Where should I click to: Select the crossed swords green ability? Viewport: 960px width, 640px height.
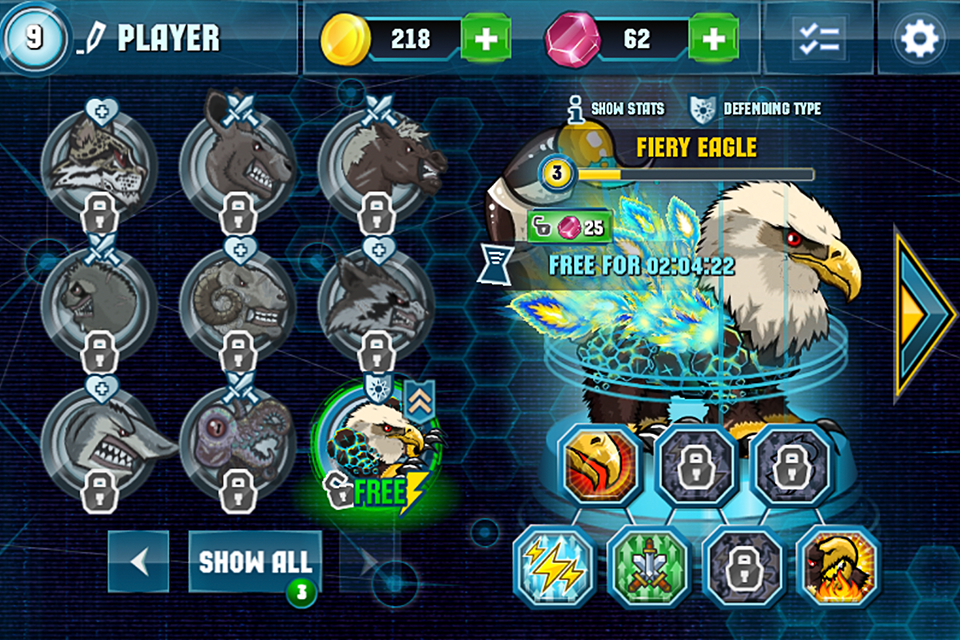coord(648,567)
